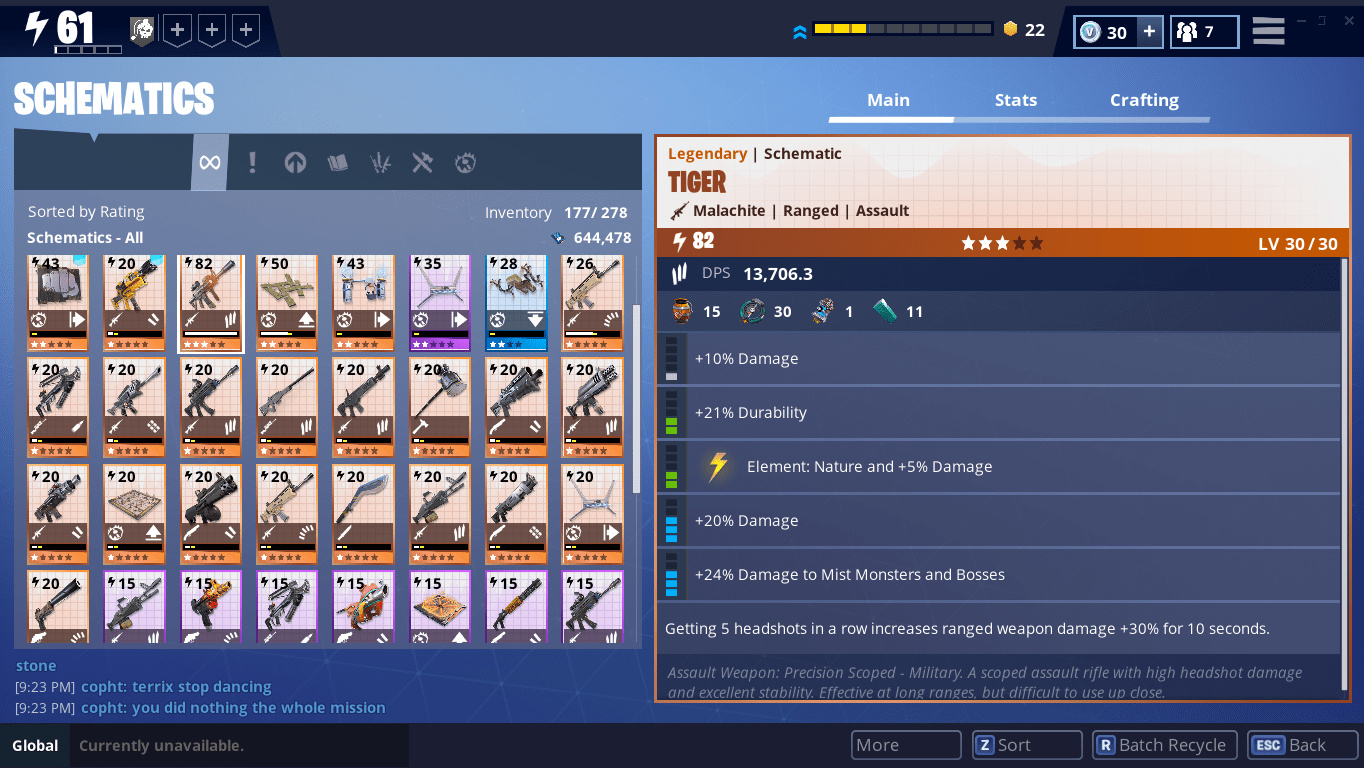
Task: Open the hamburger menu top right
Action: 1267,31
